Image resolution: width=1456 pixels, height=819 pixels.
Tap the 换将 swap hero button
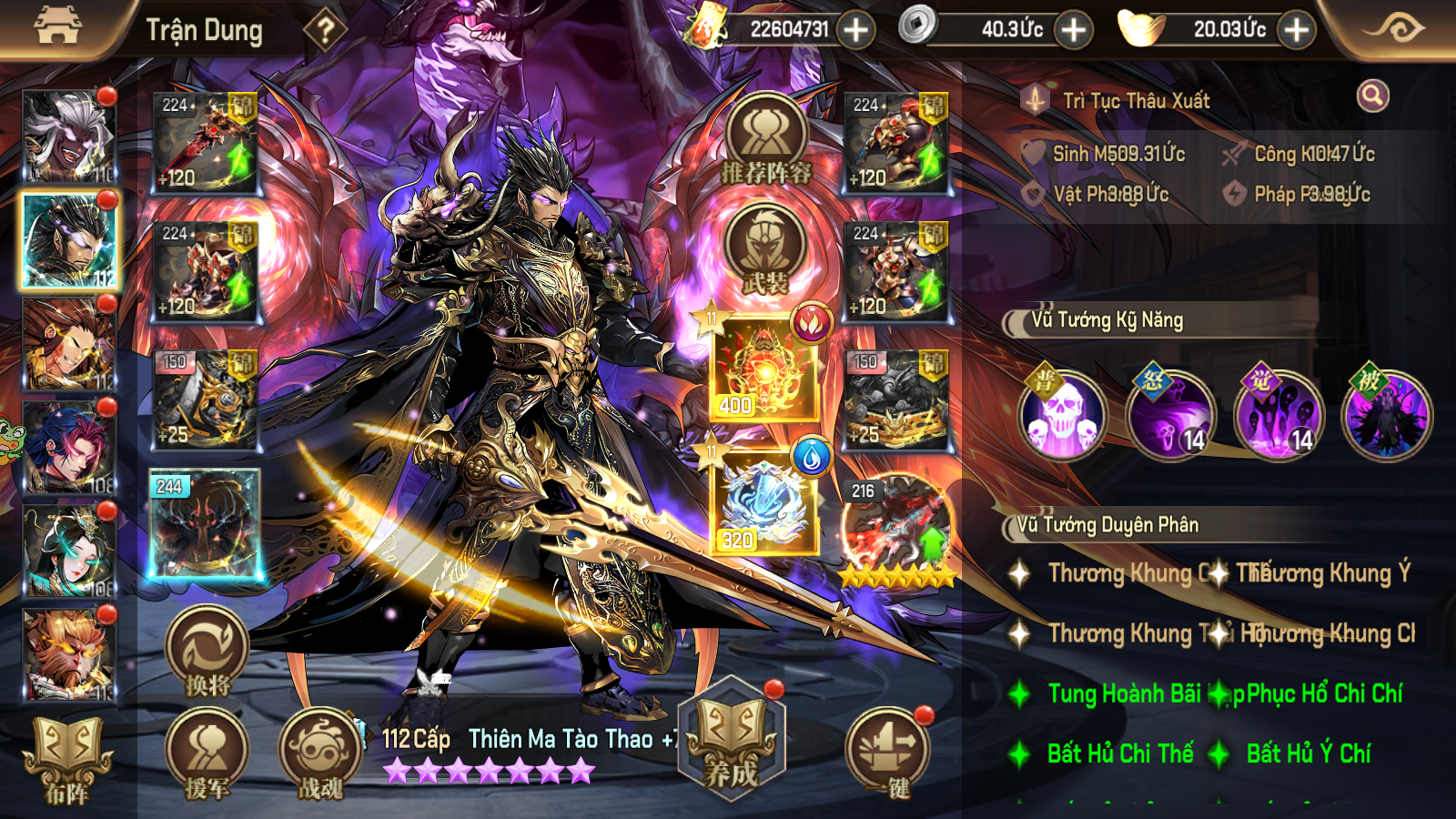(207, 652)
